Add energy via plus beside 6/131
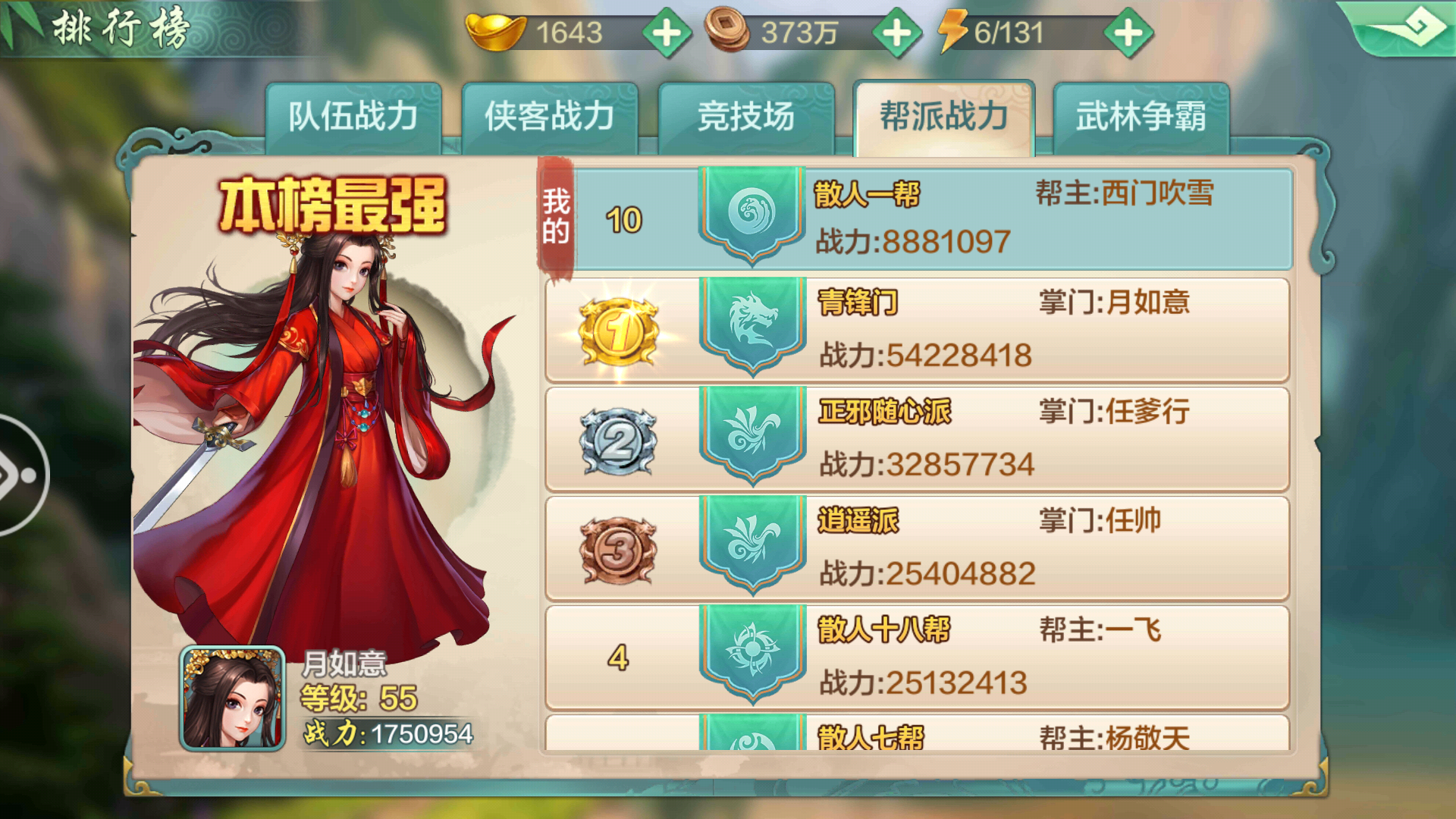1456x819 pixels. [x=1129, y=32]
